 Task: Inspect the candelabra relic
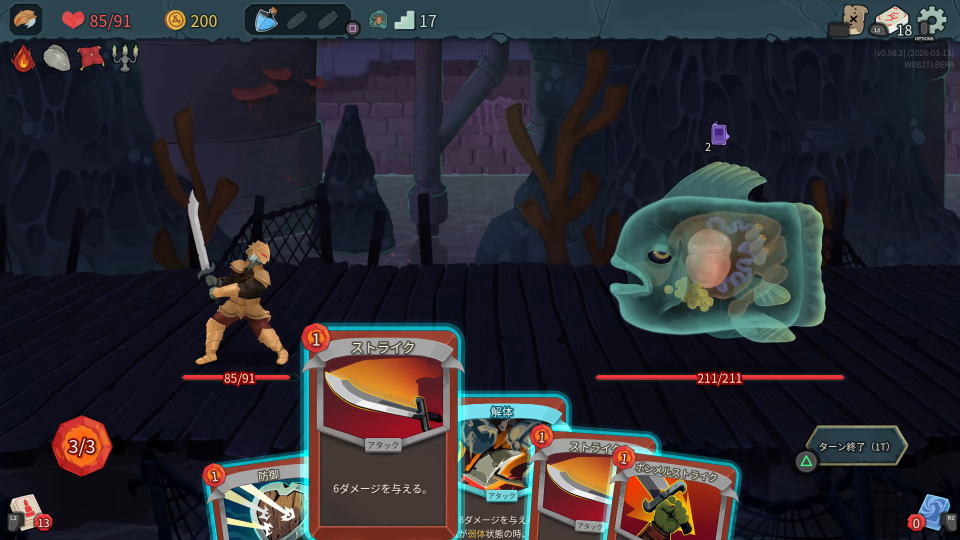click(x=125, y=58)
